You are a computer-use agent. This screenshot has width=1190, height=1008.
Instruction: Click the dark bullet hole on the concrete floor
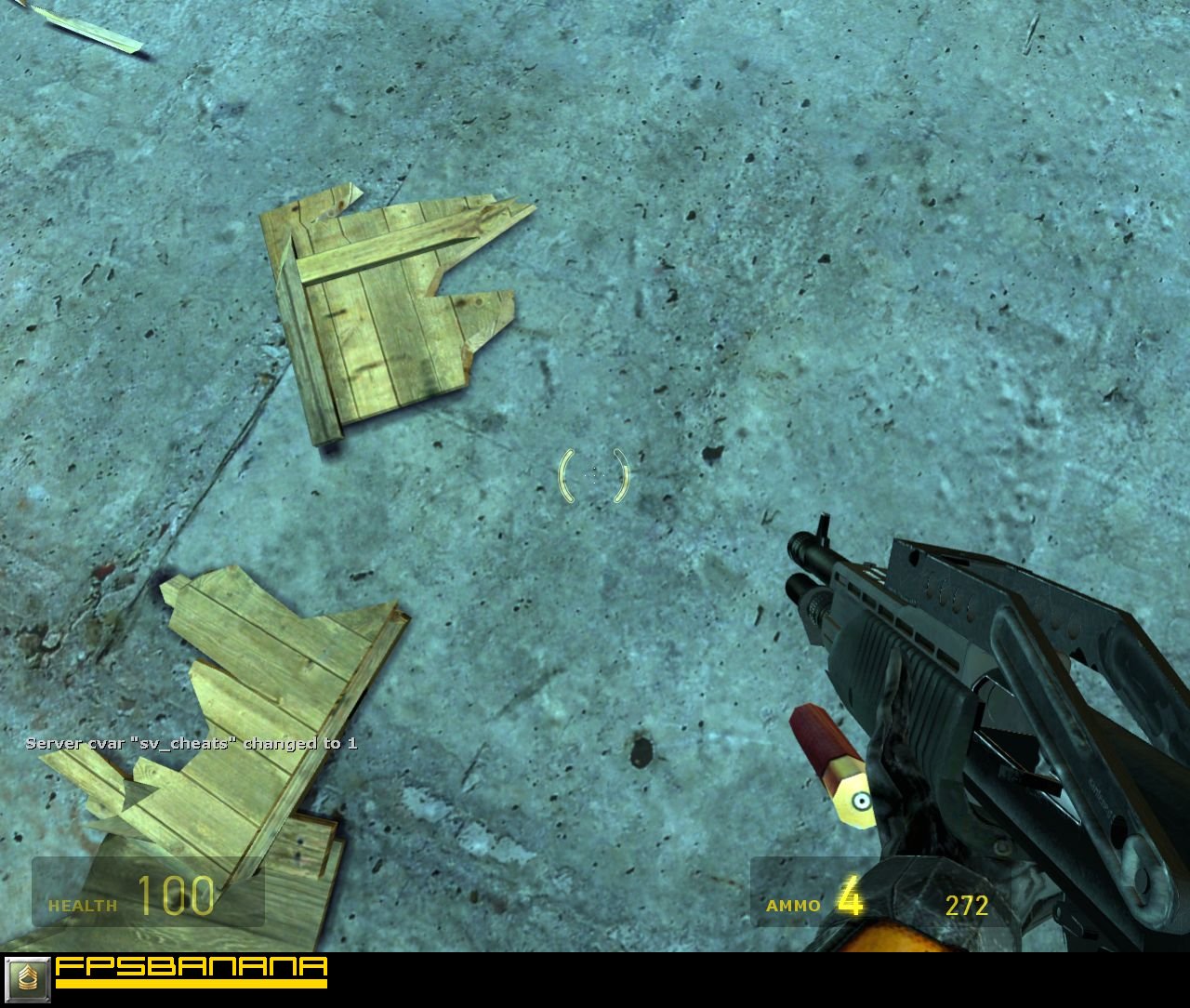click(x=643, y=751)
